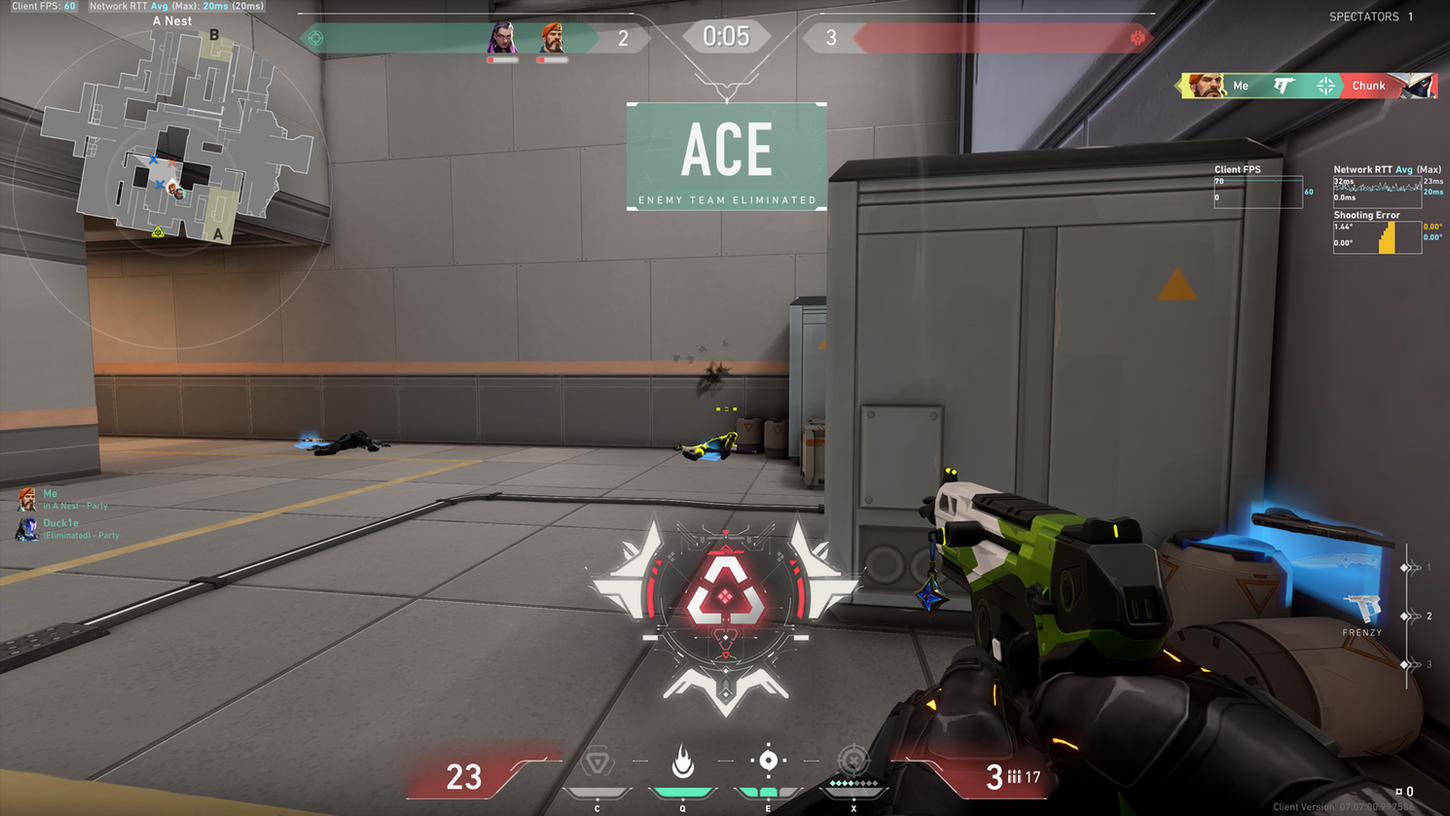Switch to the Frenzy pistol slot
The image size is (1450, 816).
tap(1362, 609)
